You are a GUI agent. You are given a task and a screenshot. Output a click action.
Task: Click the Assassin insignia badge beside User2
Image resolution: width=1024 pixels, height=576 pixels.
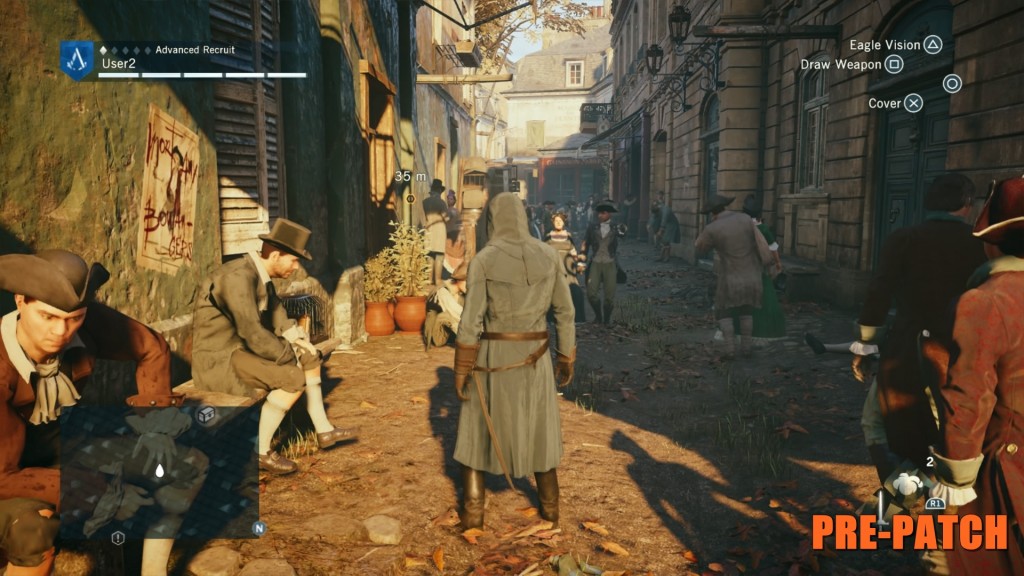(x=77, y=59)
